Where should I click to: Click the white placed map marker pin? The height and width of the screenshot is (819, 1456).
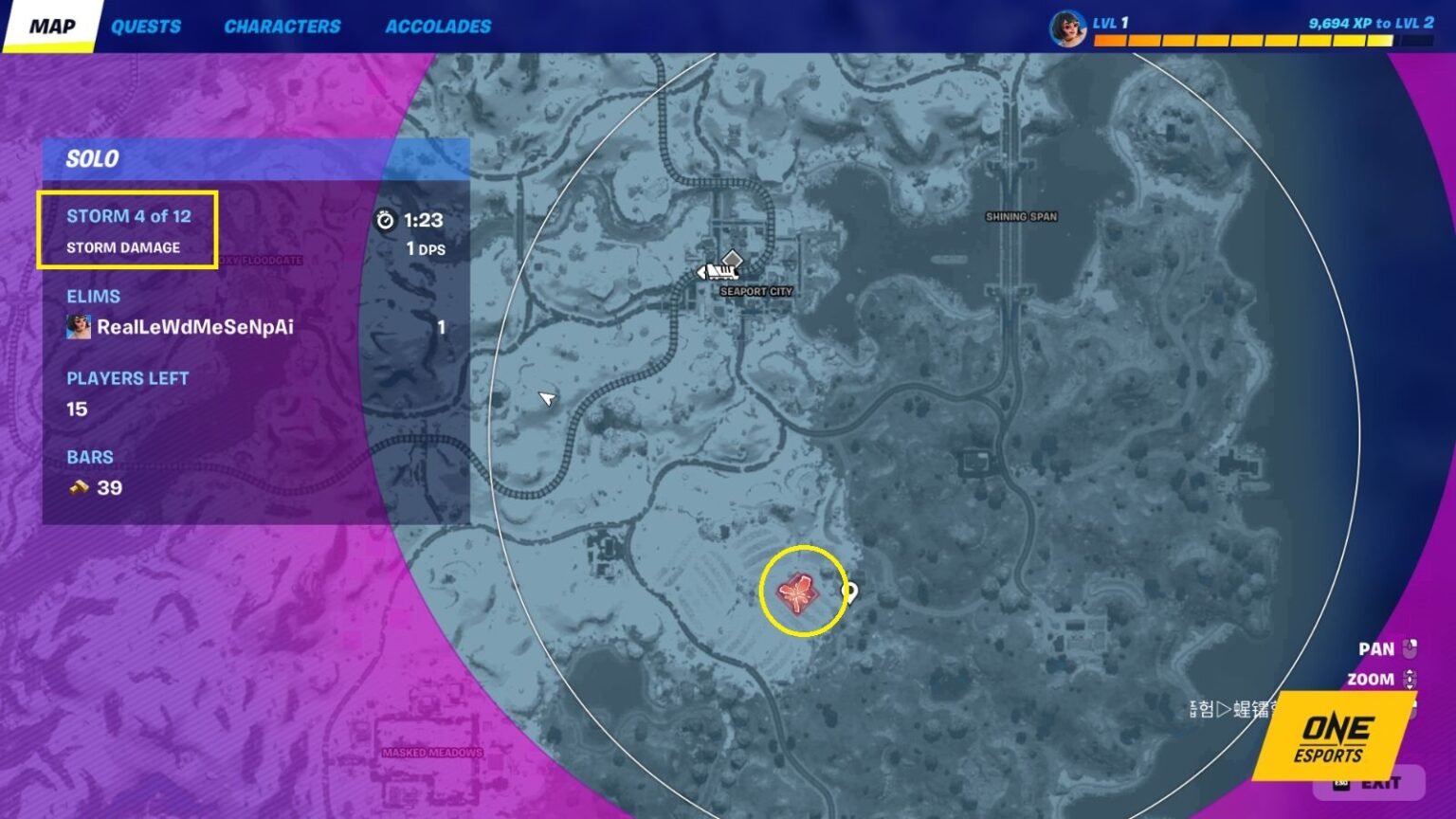click(x=848, y=590)
